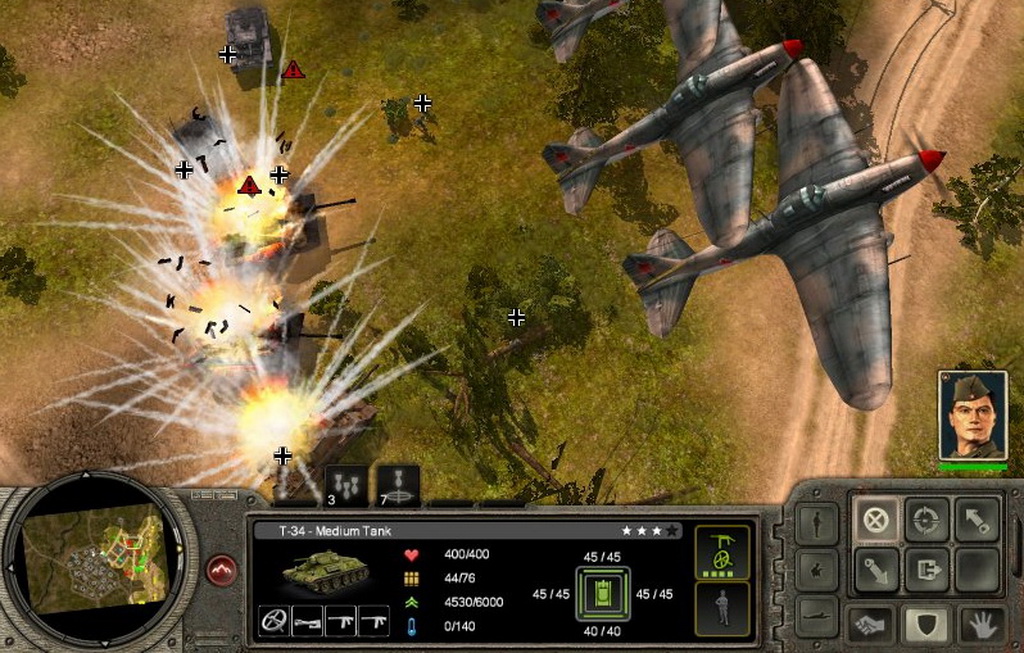The image size is (1024, 653).
Task: Activate the targeted bomb airstrike ability
Action: (398, 485)
